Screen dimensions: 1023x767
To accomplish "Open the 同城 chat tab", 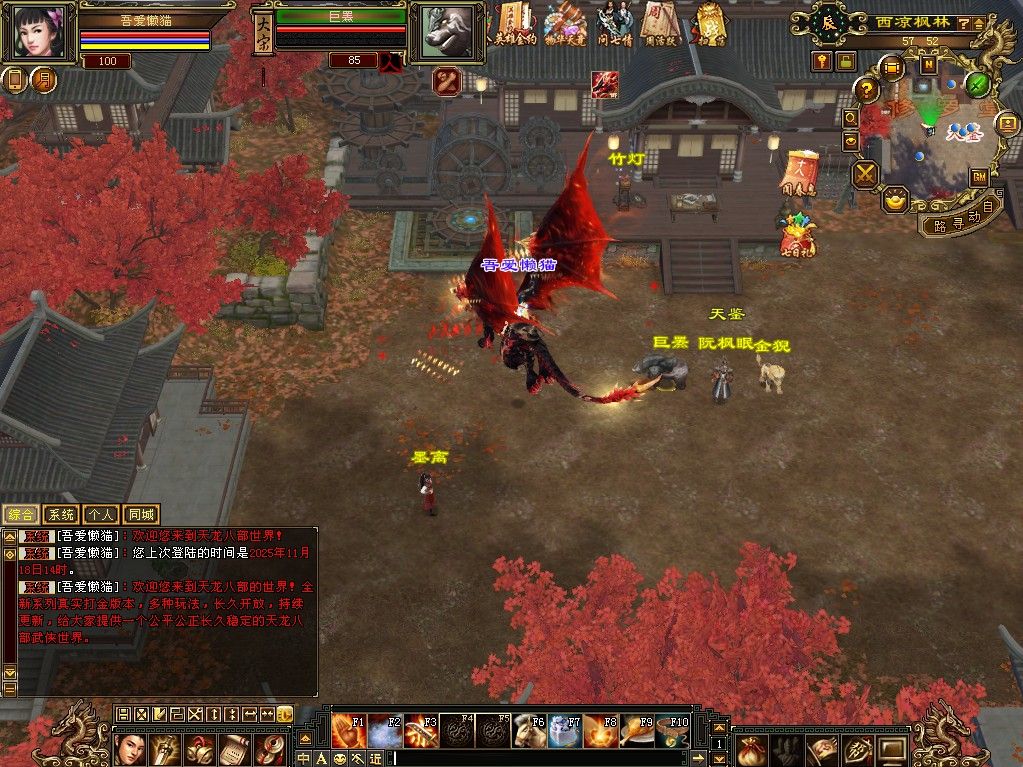I will 141,515.
